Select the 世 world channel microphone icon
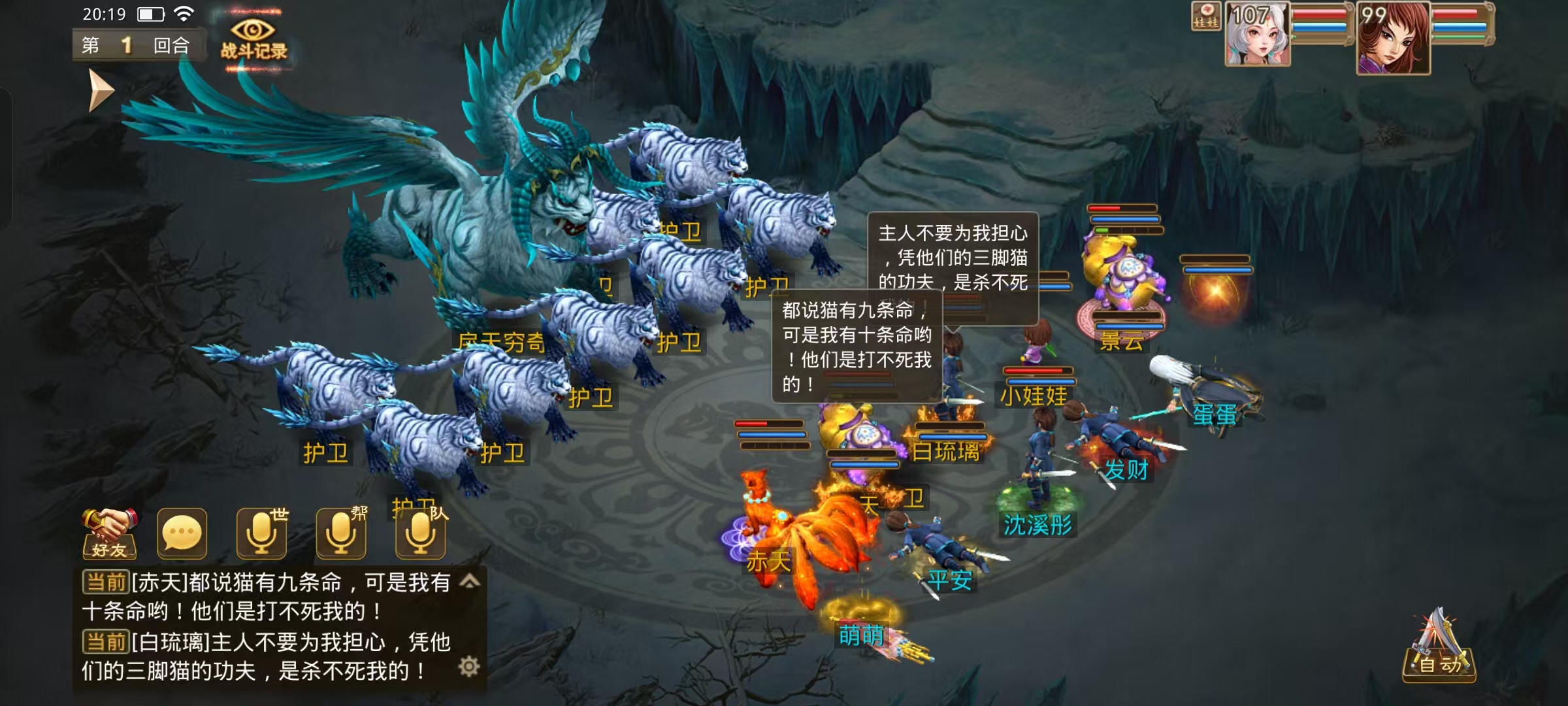The image size is (1568, 706). point(261,533)
